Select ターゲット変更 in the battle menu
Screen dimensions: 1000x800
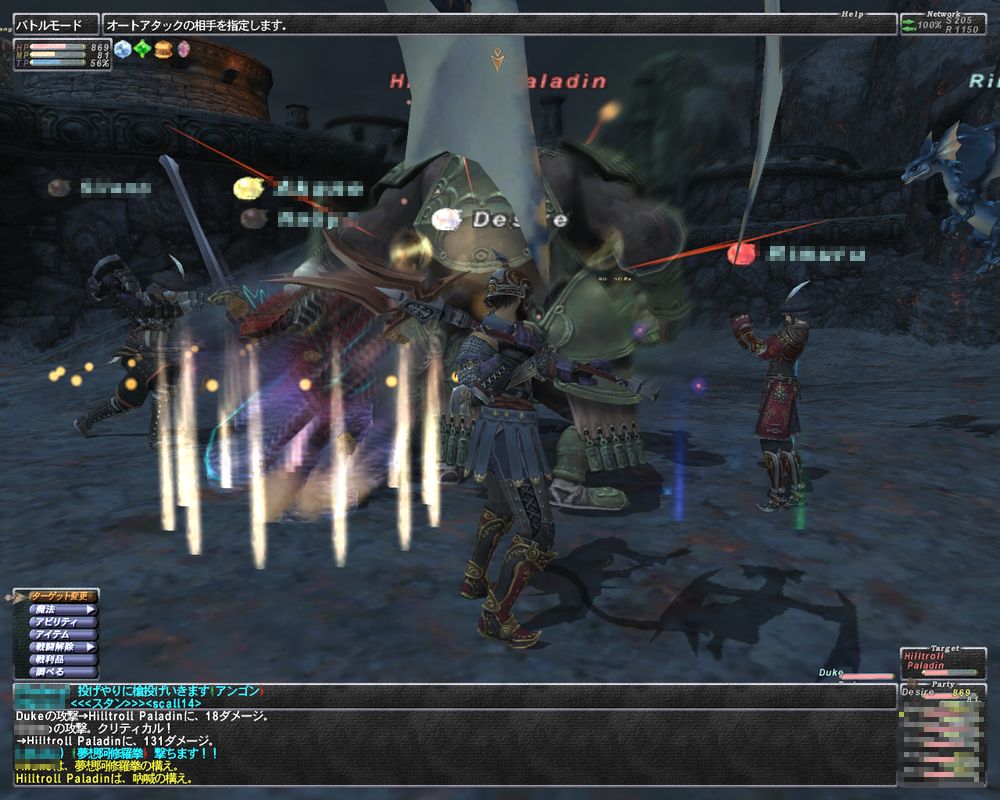click(62, 596)
